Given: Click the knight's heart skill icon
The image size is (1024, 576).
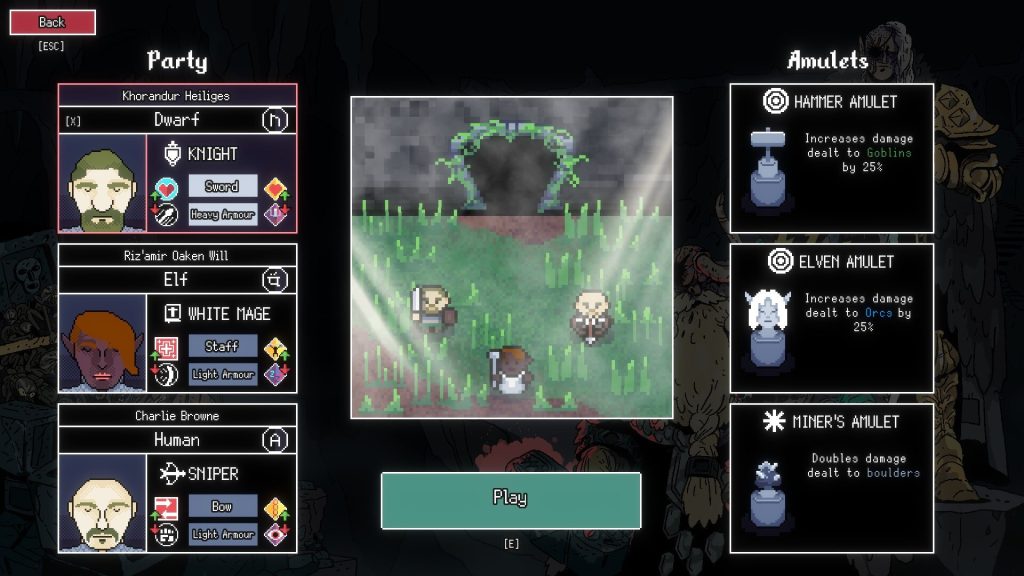Looking at the screenshot, I should click(x=167, y=187).
